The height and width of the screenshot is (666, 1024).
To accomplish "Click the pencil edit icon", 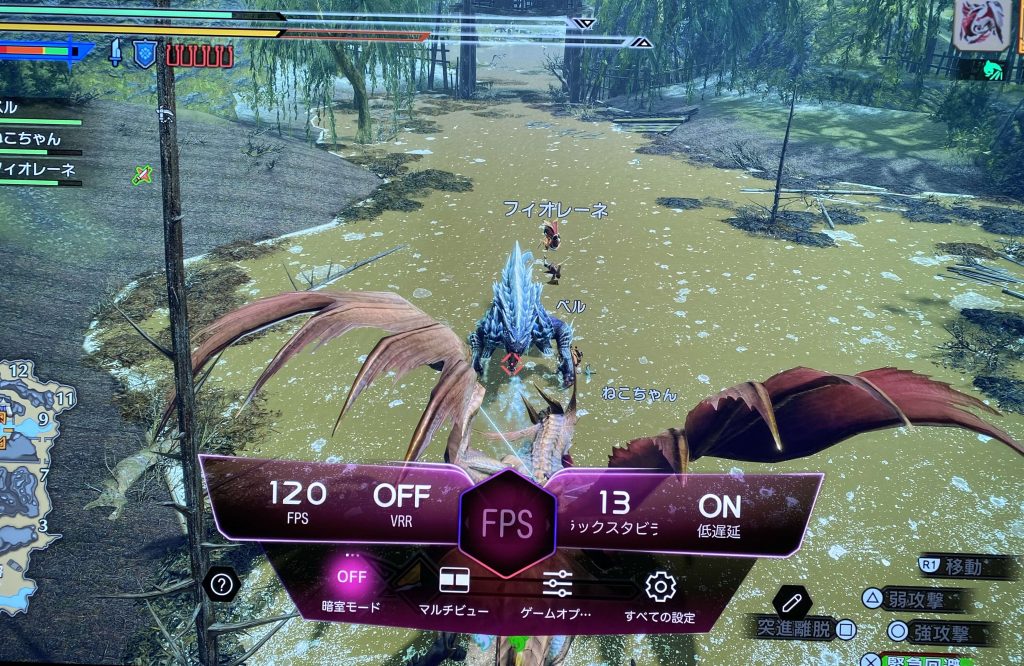I will (792, 603).
